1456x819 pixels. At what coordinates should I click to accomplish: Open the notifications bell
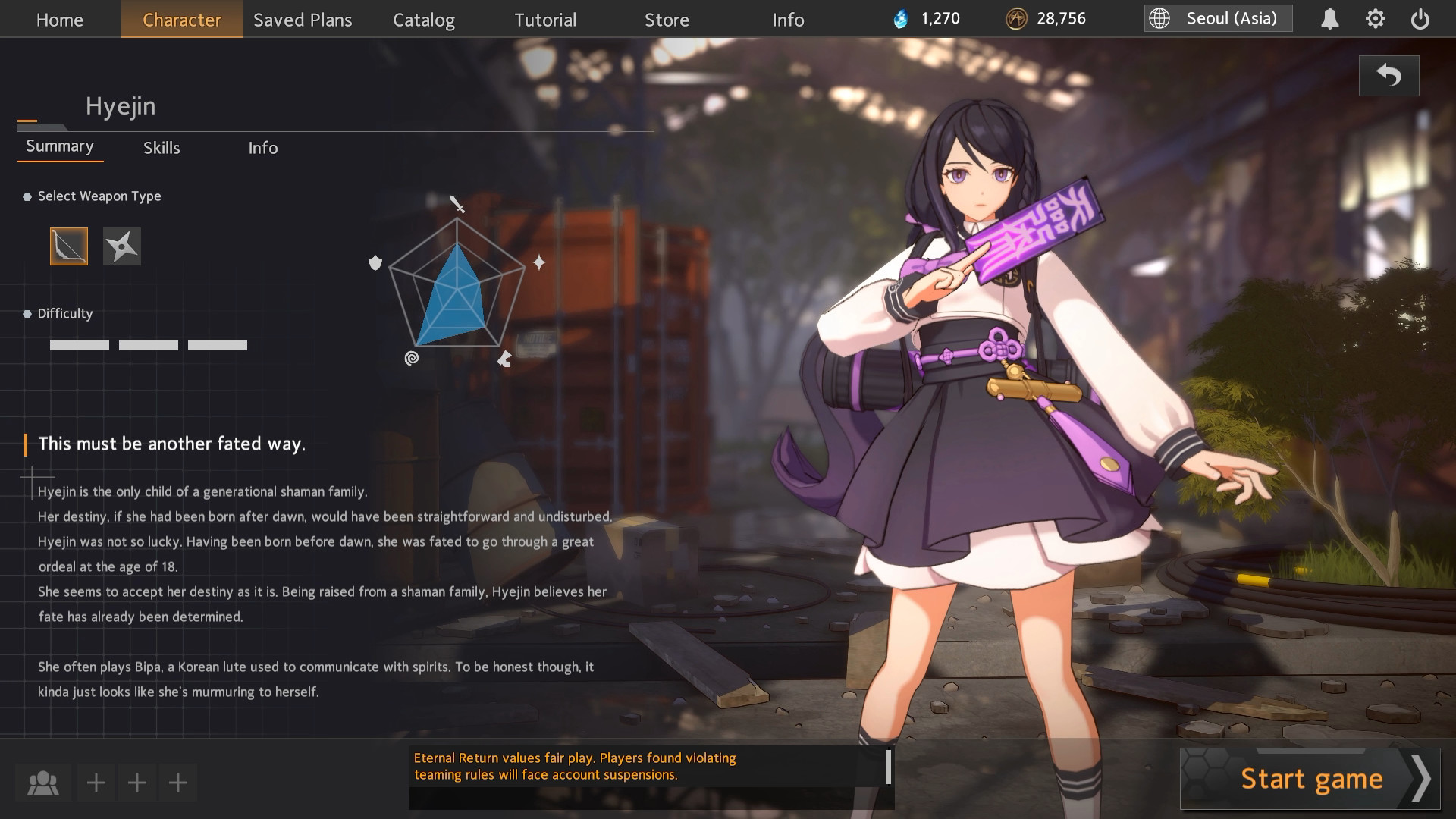(1329, 19)
